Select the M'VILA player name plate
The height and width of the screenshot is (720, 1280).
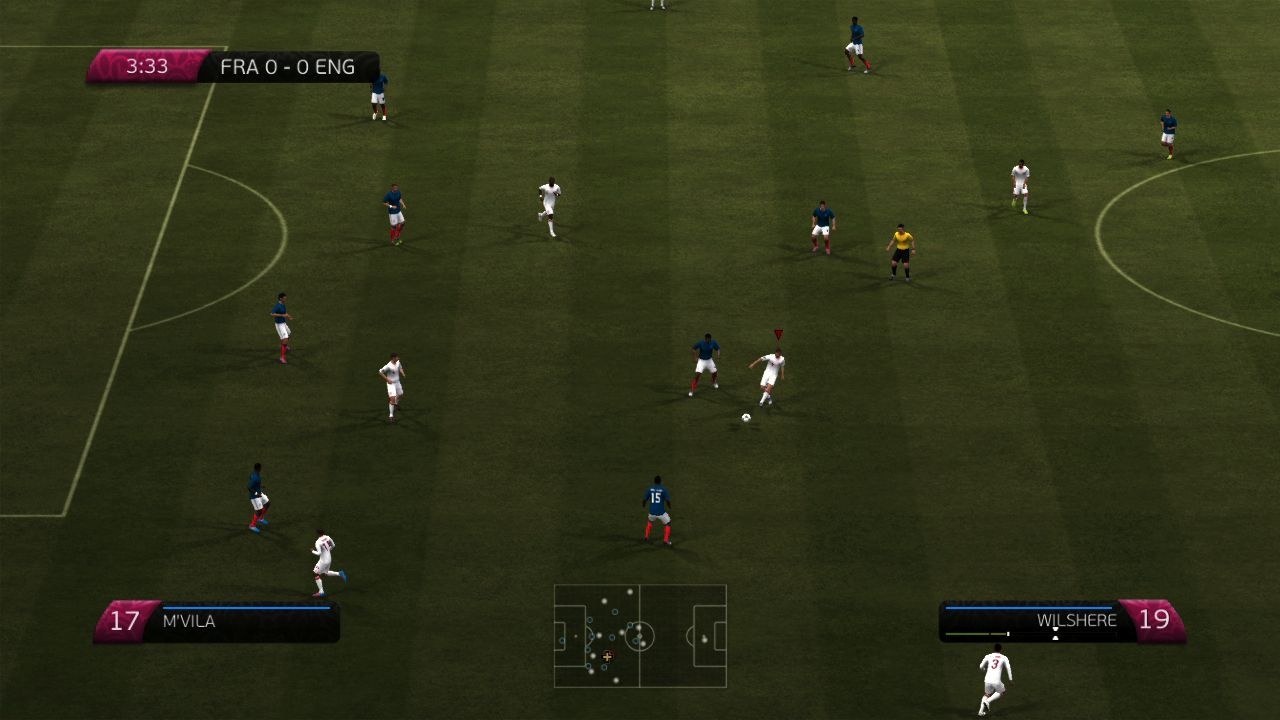188,621
